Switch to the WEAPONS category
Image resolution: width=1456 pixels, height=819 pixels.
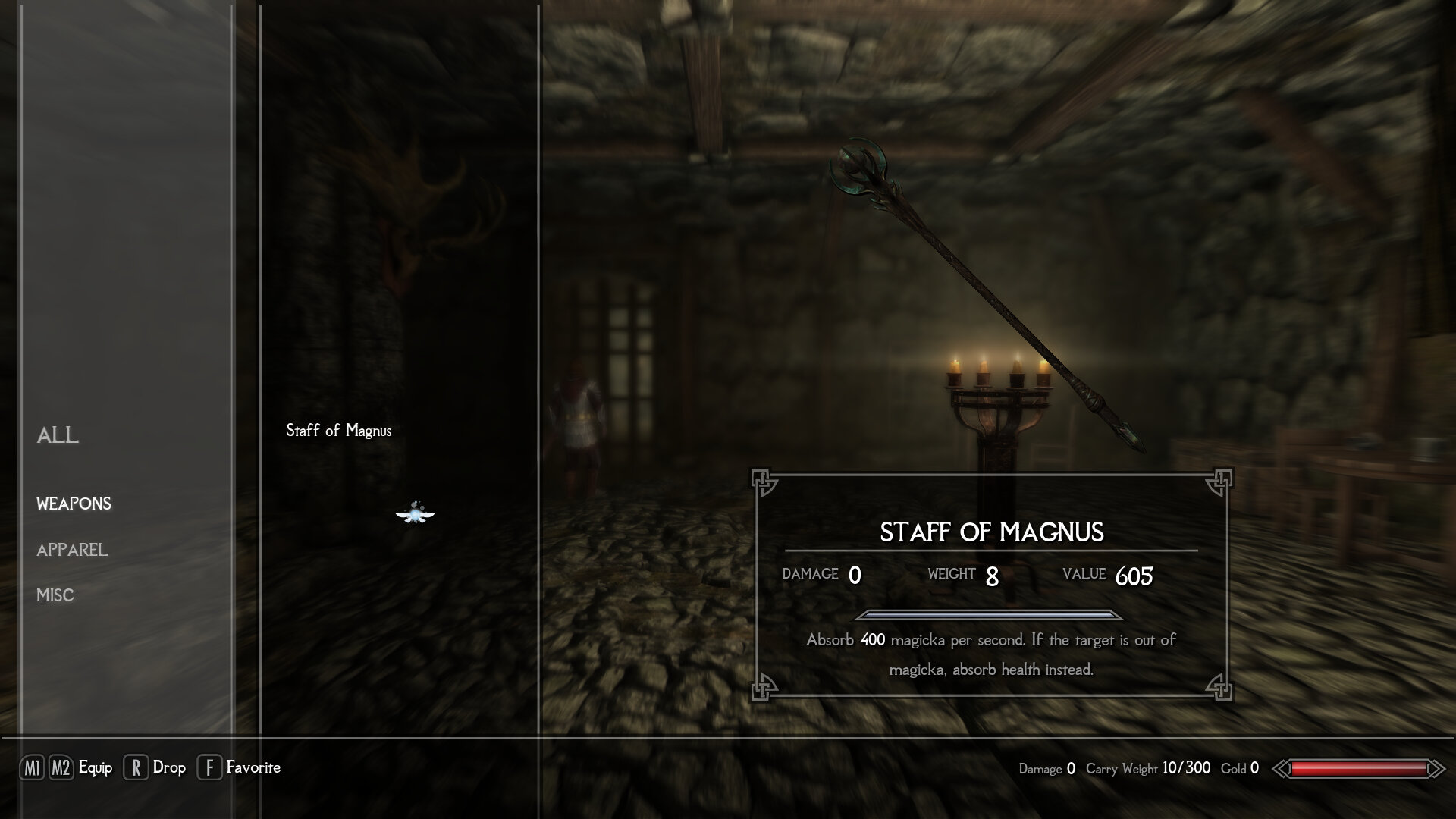pyautogui.click(x=74, y=504)
